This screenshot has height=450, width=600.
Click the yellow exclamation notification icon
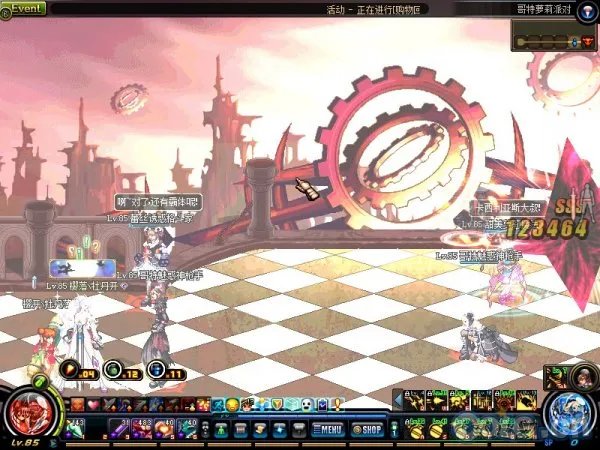[339, 404]
